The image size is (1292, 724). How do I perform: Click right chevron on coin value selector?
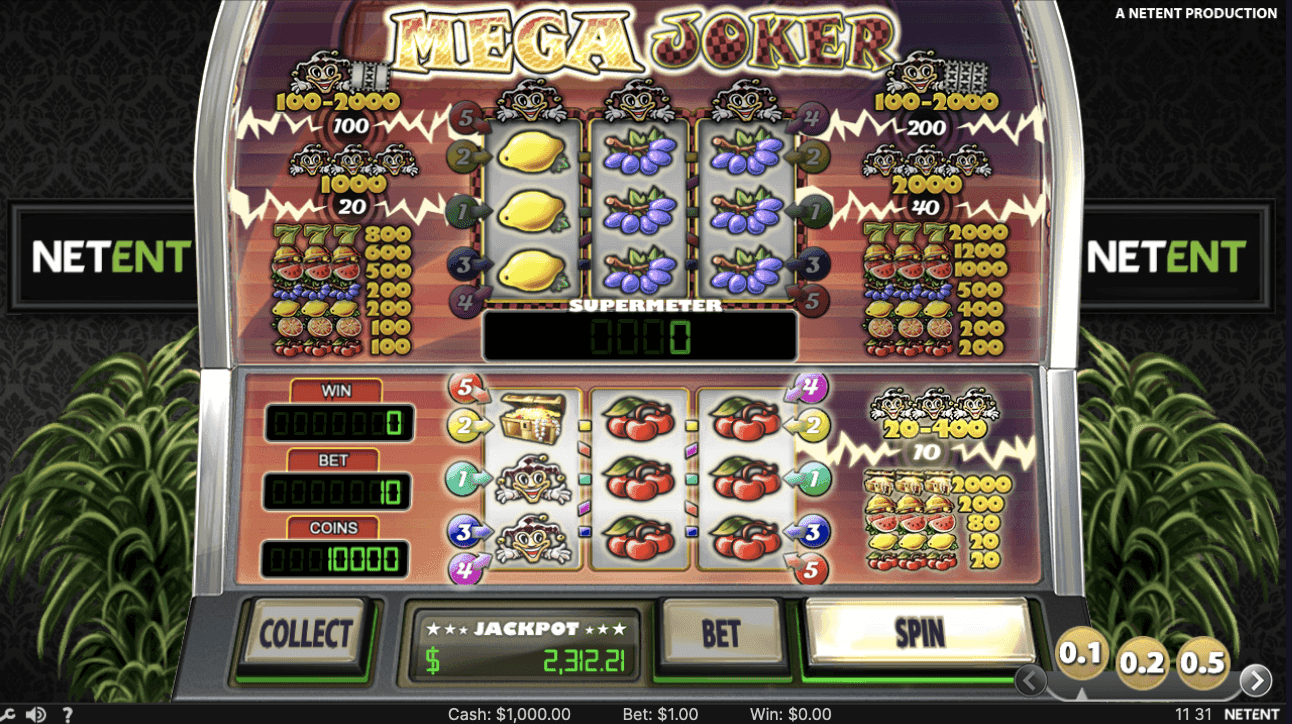pyautogui.click(x=1257, y=681)
